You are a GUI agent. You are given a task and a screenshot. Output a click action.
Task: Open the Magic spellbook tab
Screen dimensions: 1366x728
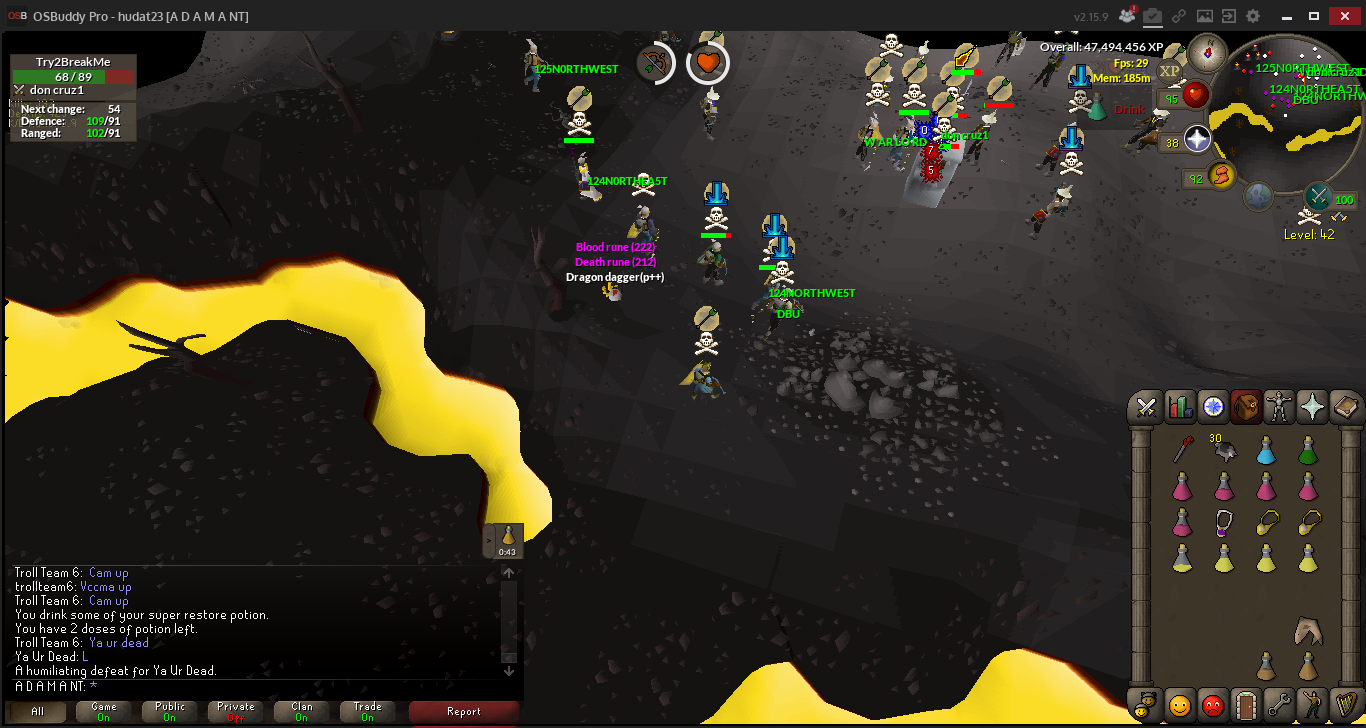click(x=1345, y=406)
